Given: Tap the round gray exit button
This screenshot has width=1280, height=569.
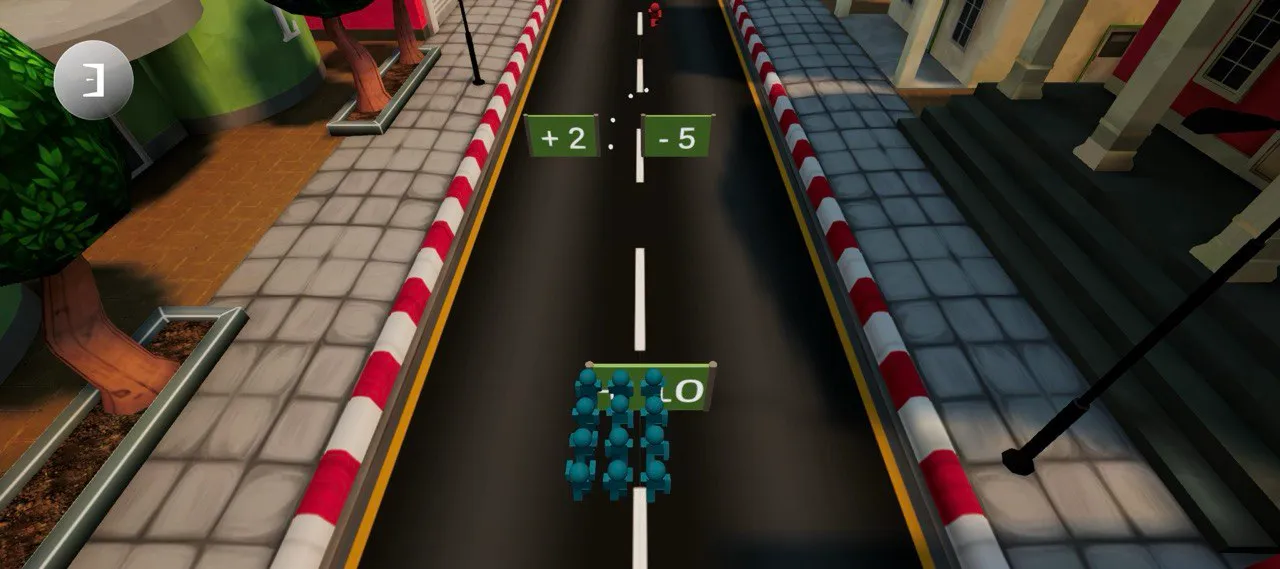Looking at the screenshot, I should [x=93, y=80].
